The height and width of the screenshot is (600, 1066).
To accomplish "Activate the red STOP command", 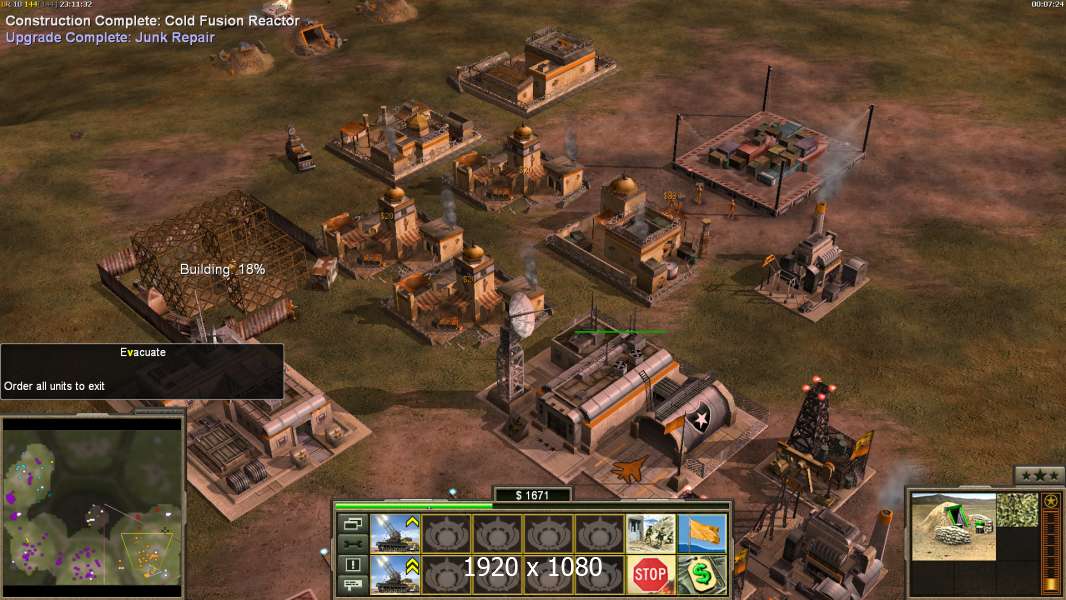I will (650, 575).
